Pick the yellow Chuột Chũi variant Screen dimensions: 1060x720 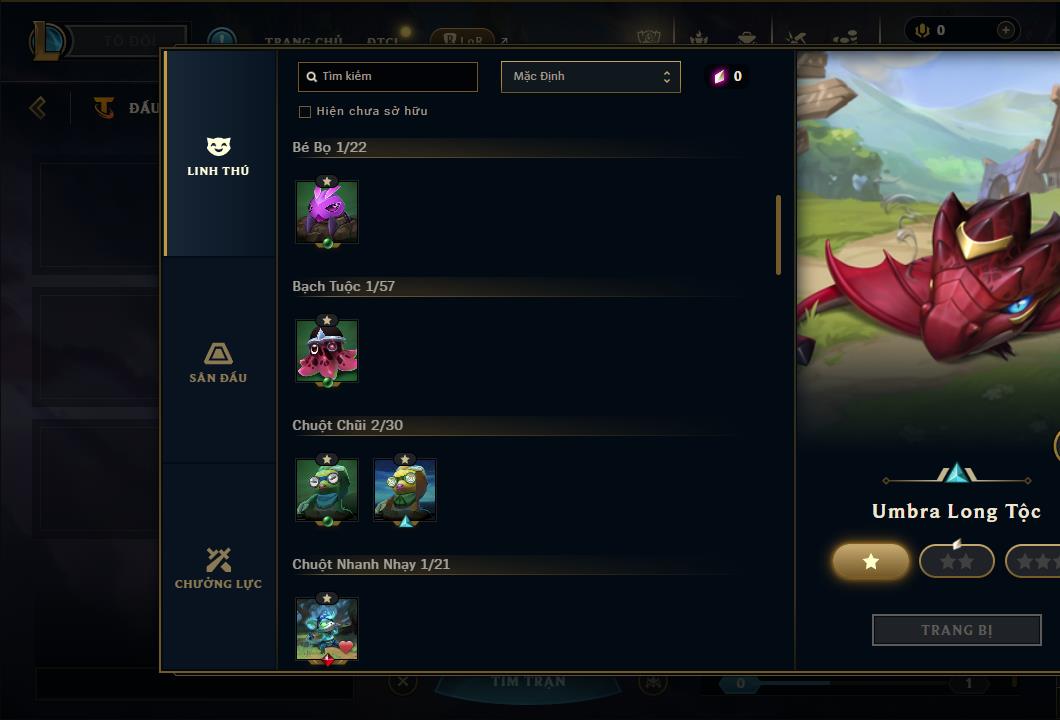tap(405, 489)
